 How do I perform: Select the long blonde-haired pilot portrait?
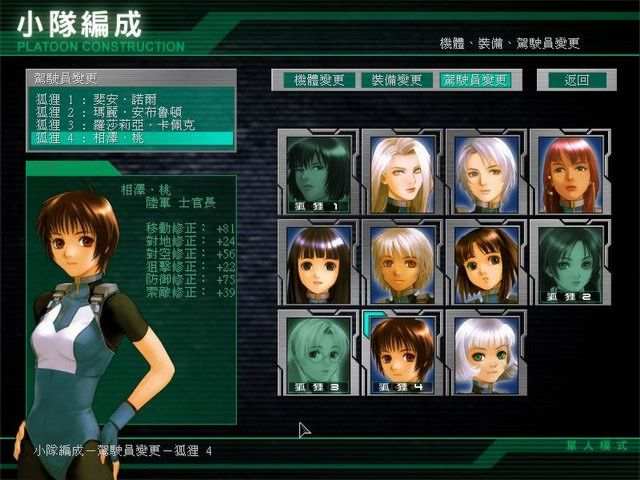tap(402, 175)
